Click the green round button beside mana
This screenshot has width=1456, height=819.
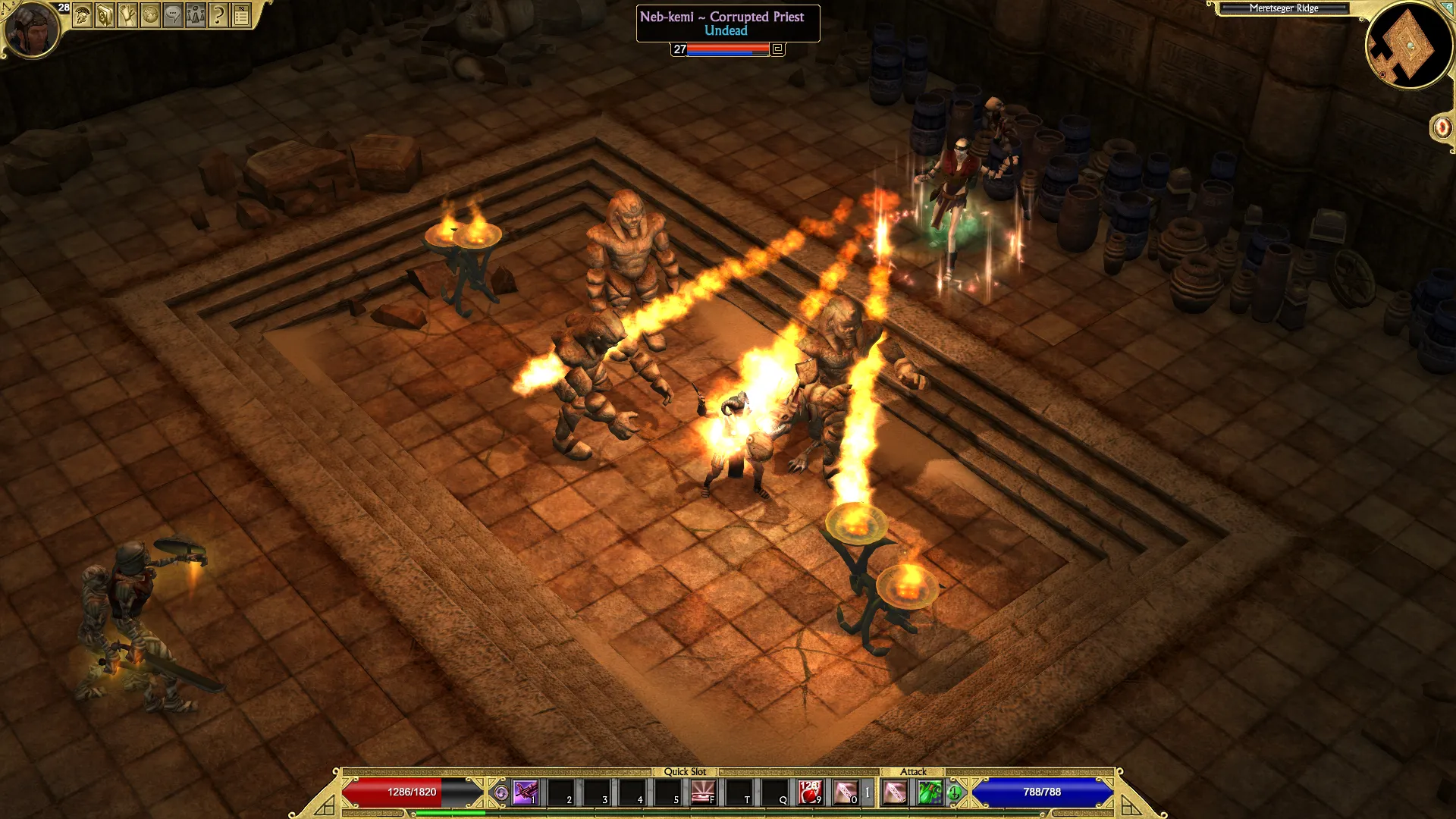955,793
